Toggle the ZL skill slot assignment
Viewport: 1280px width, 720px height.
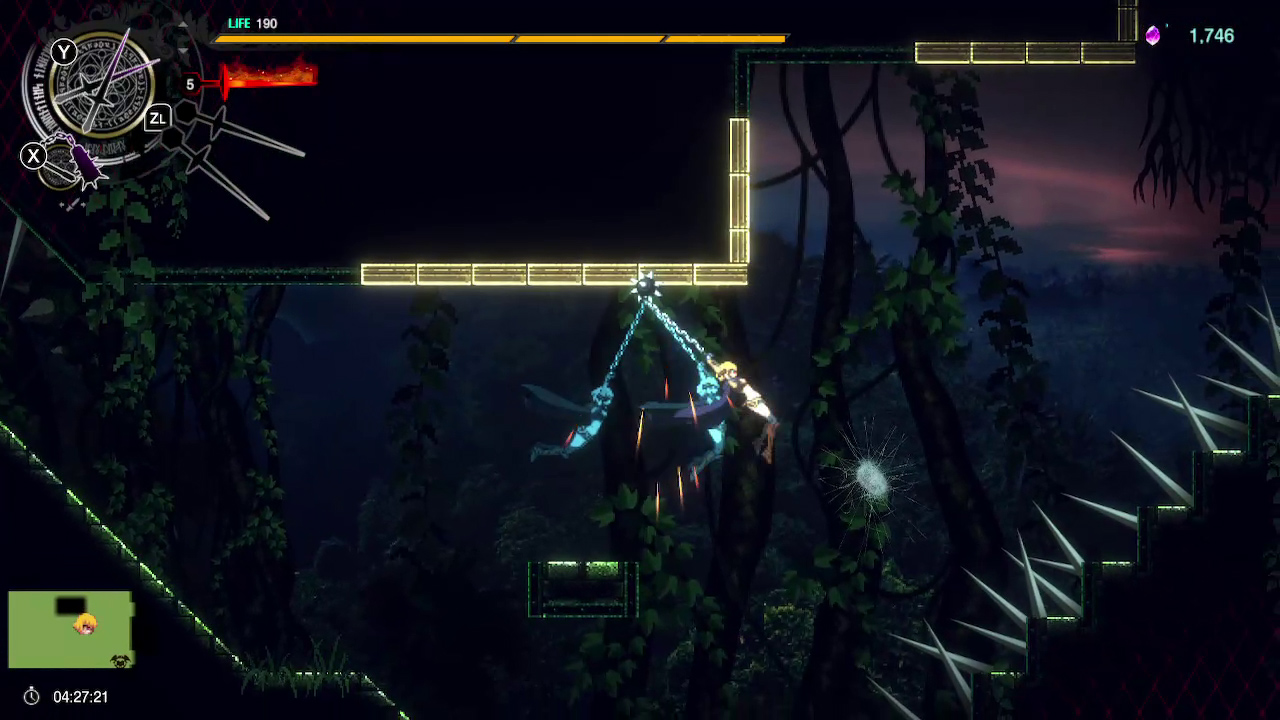point(158,118)
